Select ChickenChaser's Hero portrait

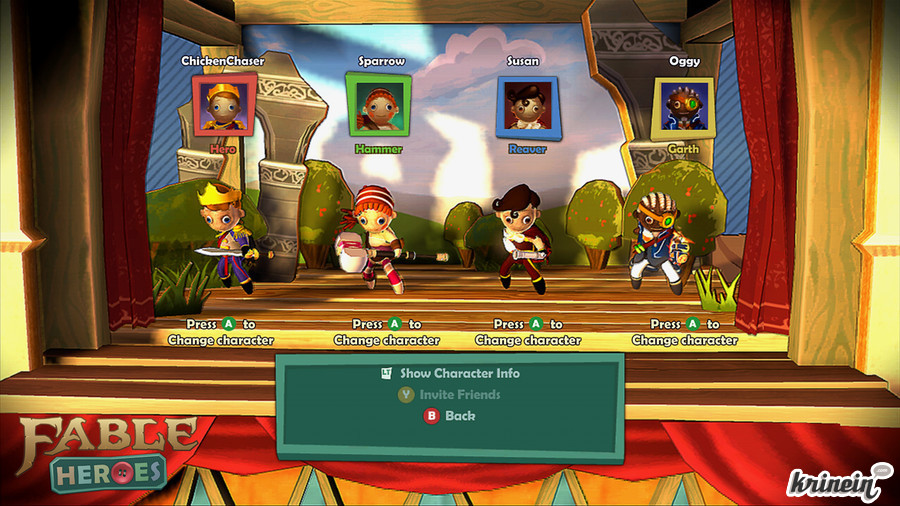[x=223, y=105]
